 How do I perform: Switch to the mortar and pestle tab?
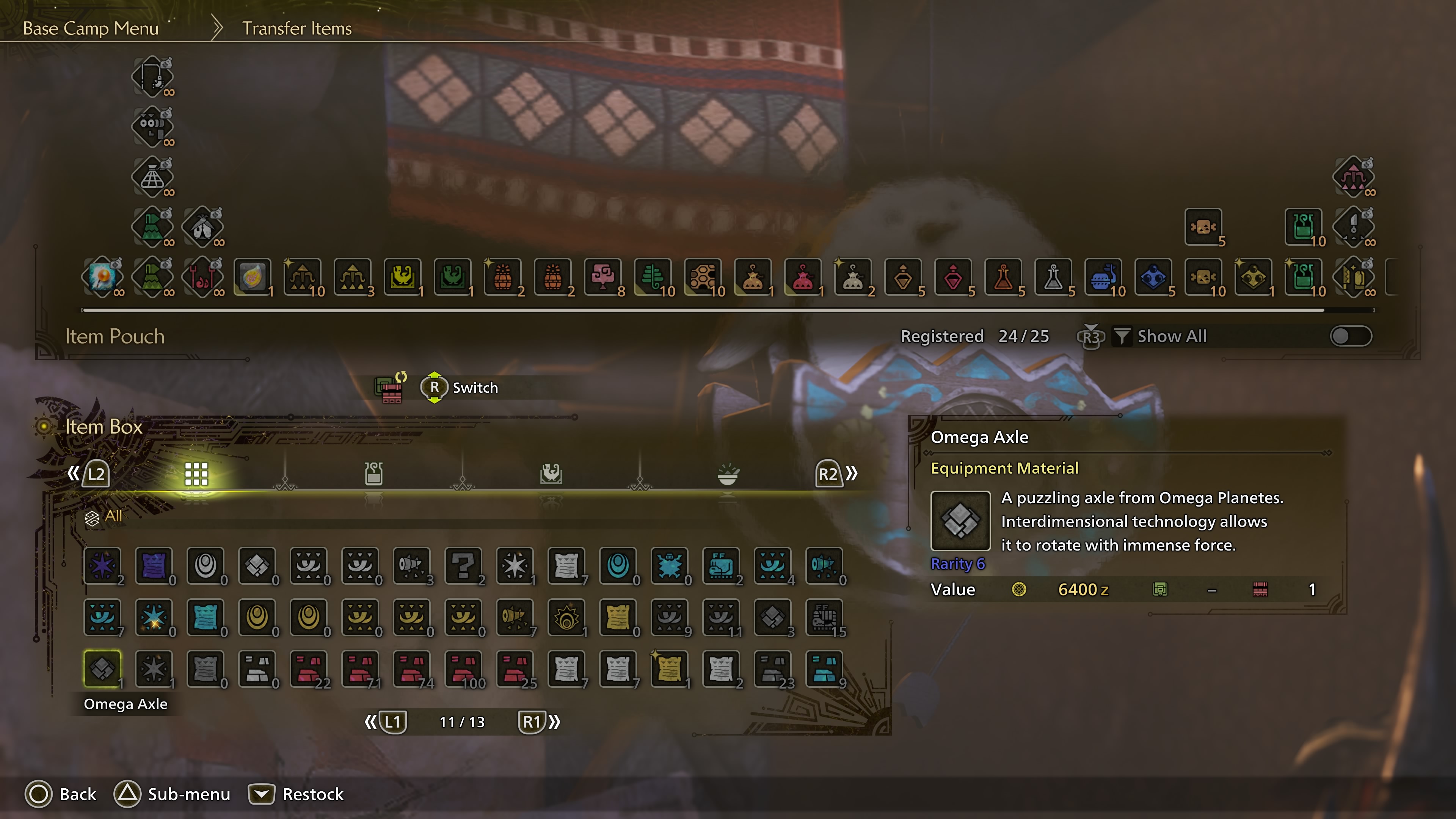728,474
